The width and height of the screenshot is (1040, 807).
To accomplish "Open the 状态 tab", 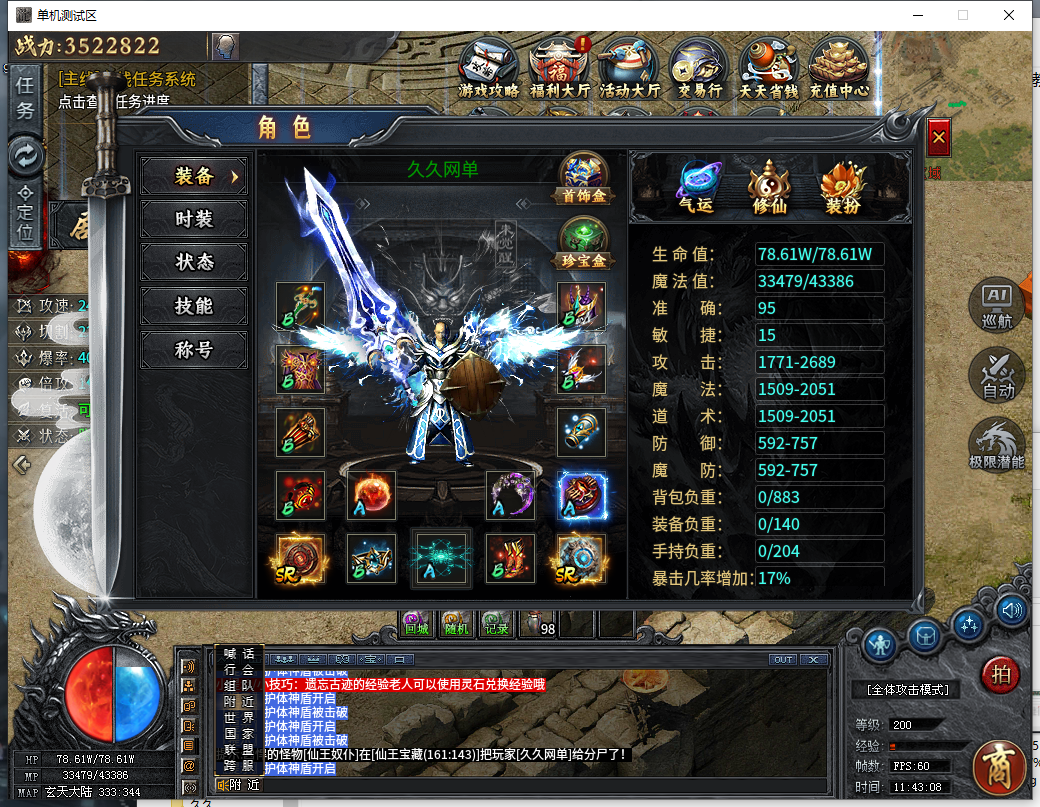I will tap(194, 262).
